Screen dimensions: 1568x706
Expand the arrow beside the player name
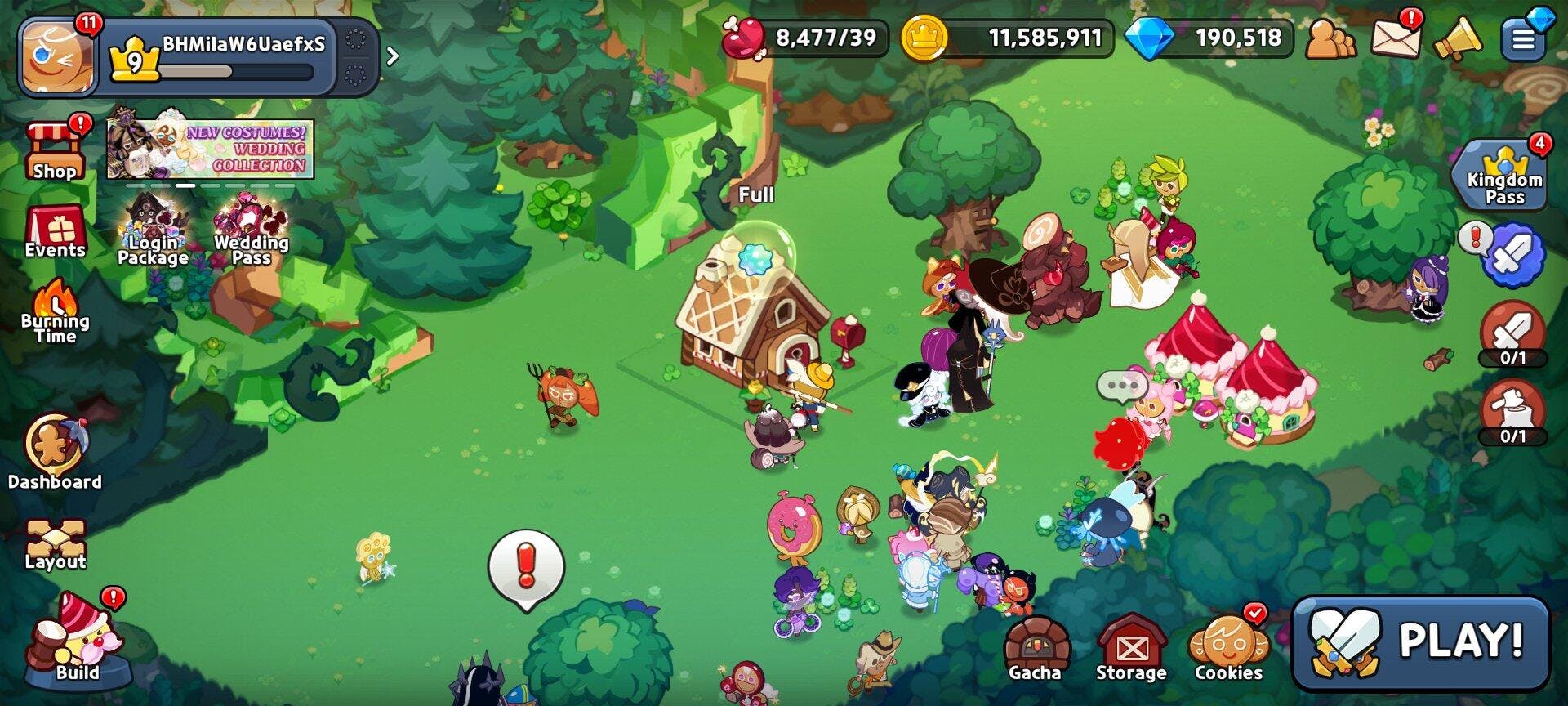coord(393,56)
